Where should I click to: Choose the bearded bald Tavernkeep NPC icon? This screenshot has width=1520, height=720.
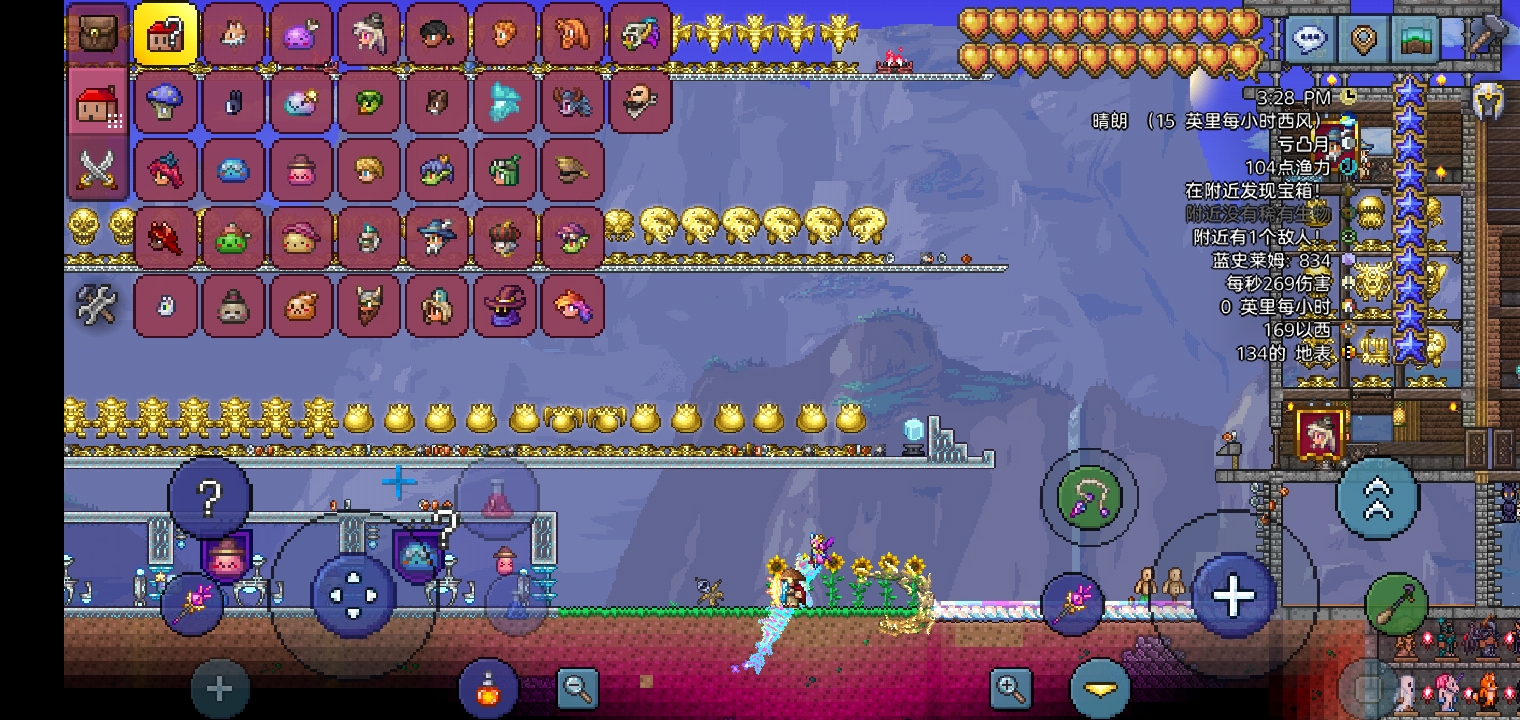click(x=640, y=101)
